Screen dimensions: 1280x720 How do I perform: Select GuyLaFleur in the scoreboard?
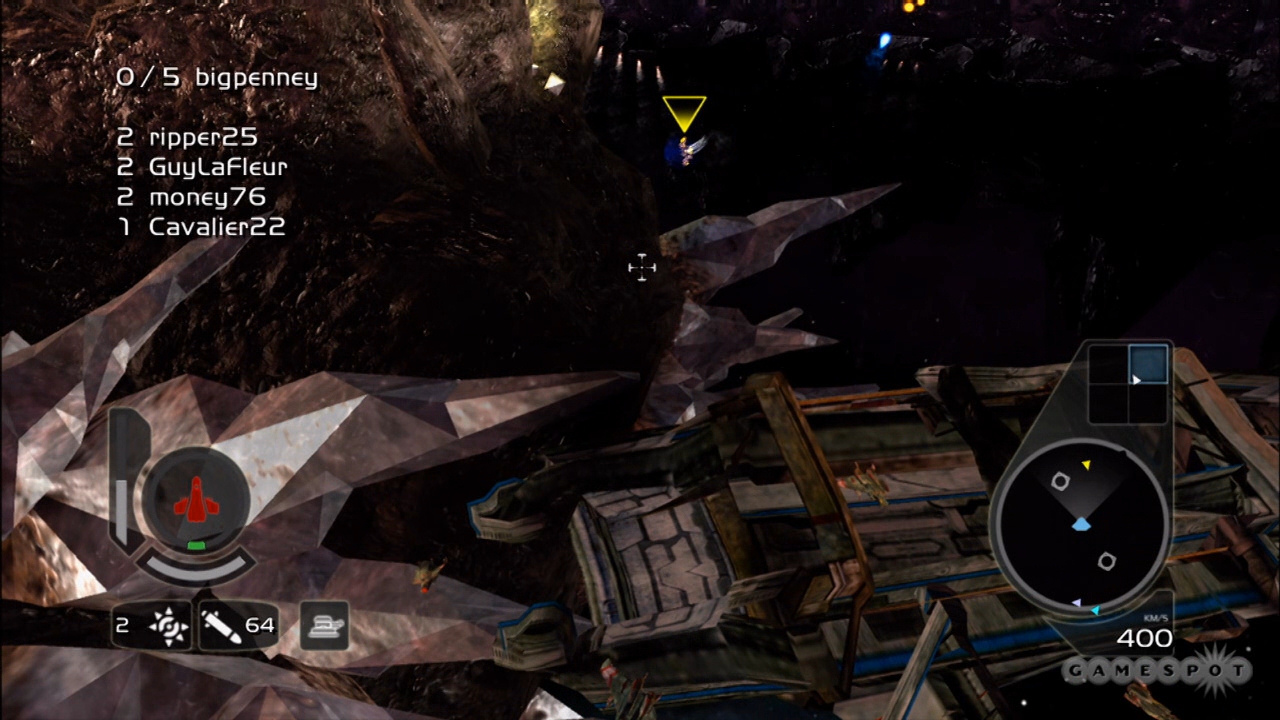[217, 167]
